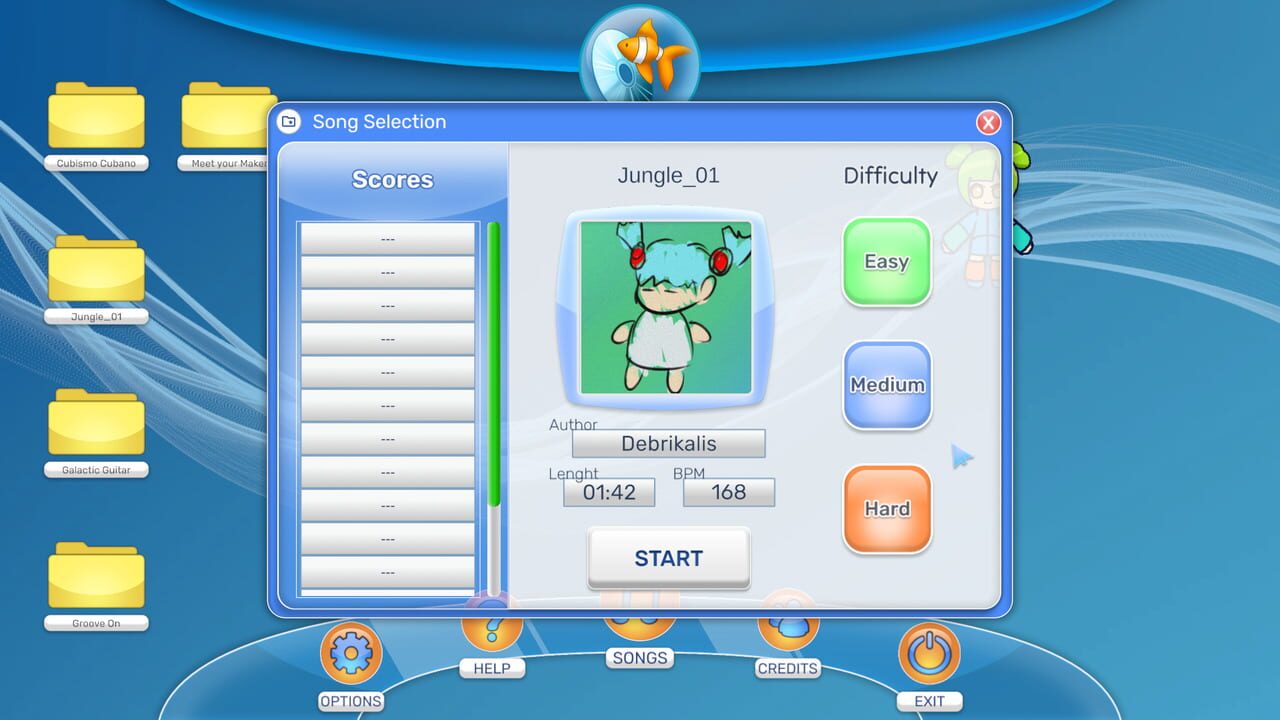This screenshot has width=1280, height=720.
Task: Click the Help question mark icon
Action: pyautogui.click(x=492, y=628)
